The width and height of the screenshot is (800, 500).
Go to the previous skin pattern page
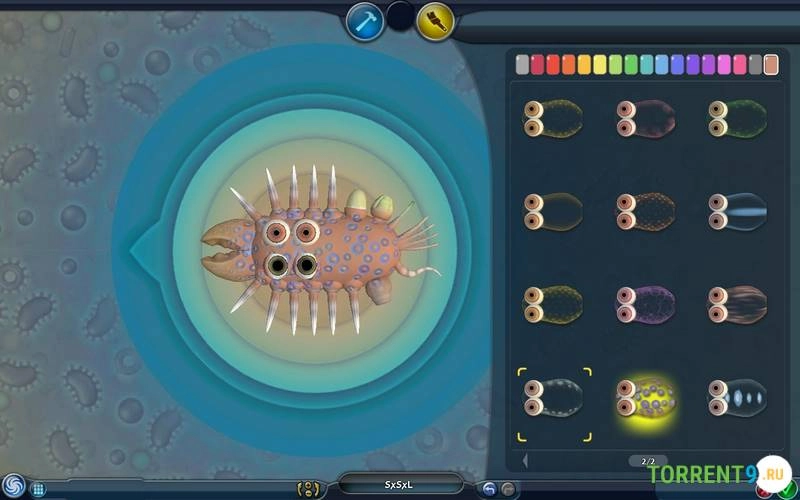click(526, 460)
